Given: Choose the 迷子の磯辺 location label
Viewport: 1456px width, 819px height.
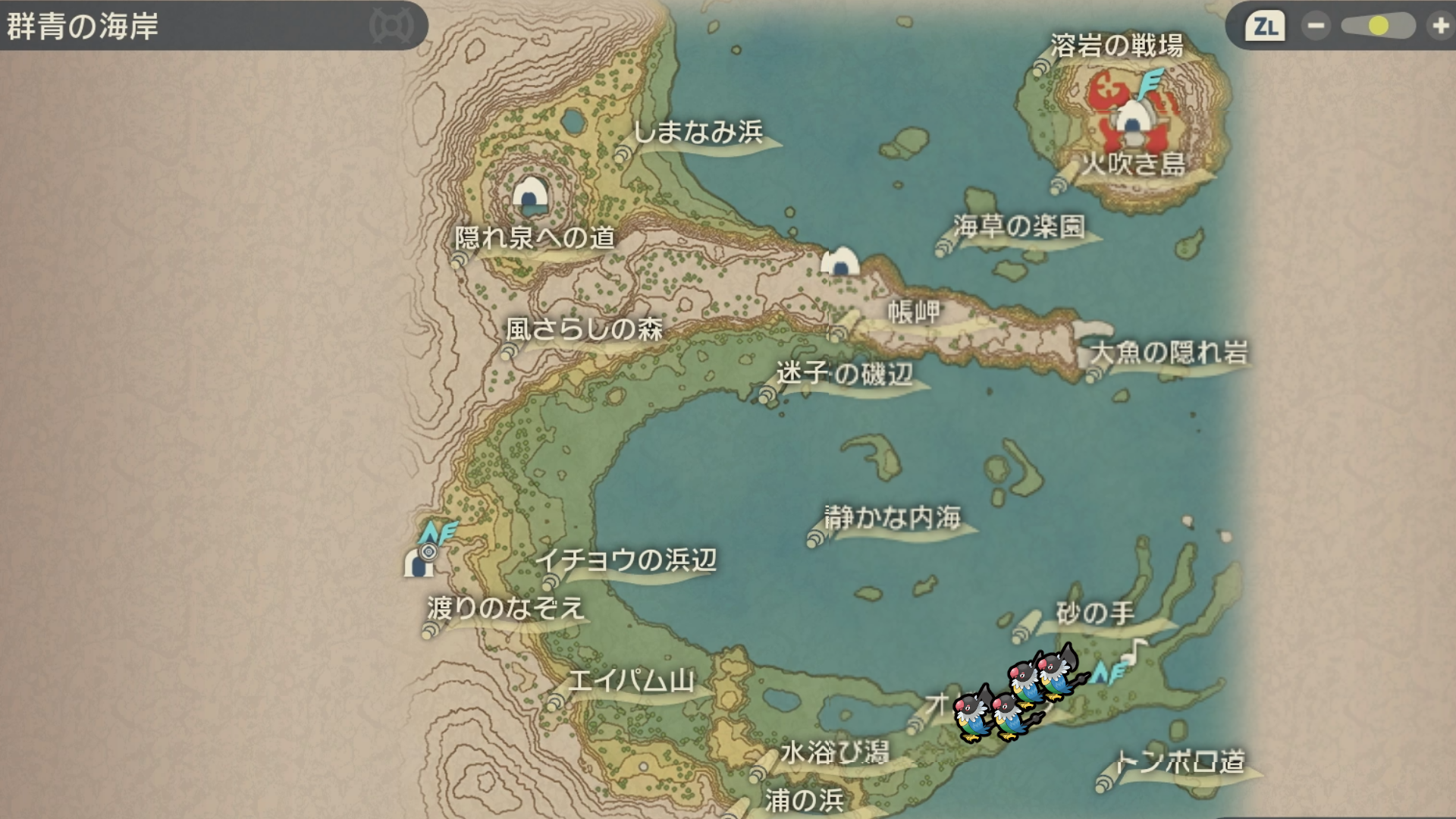Looking at the screenshot, I should 844,373.
